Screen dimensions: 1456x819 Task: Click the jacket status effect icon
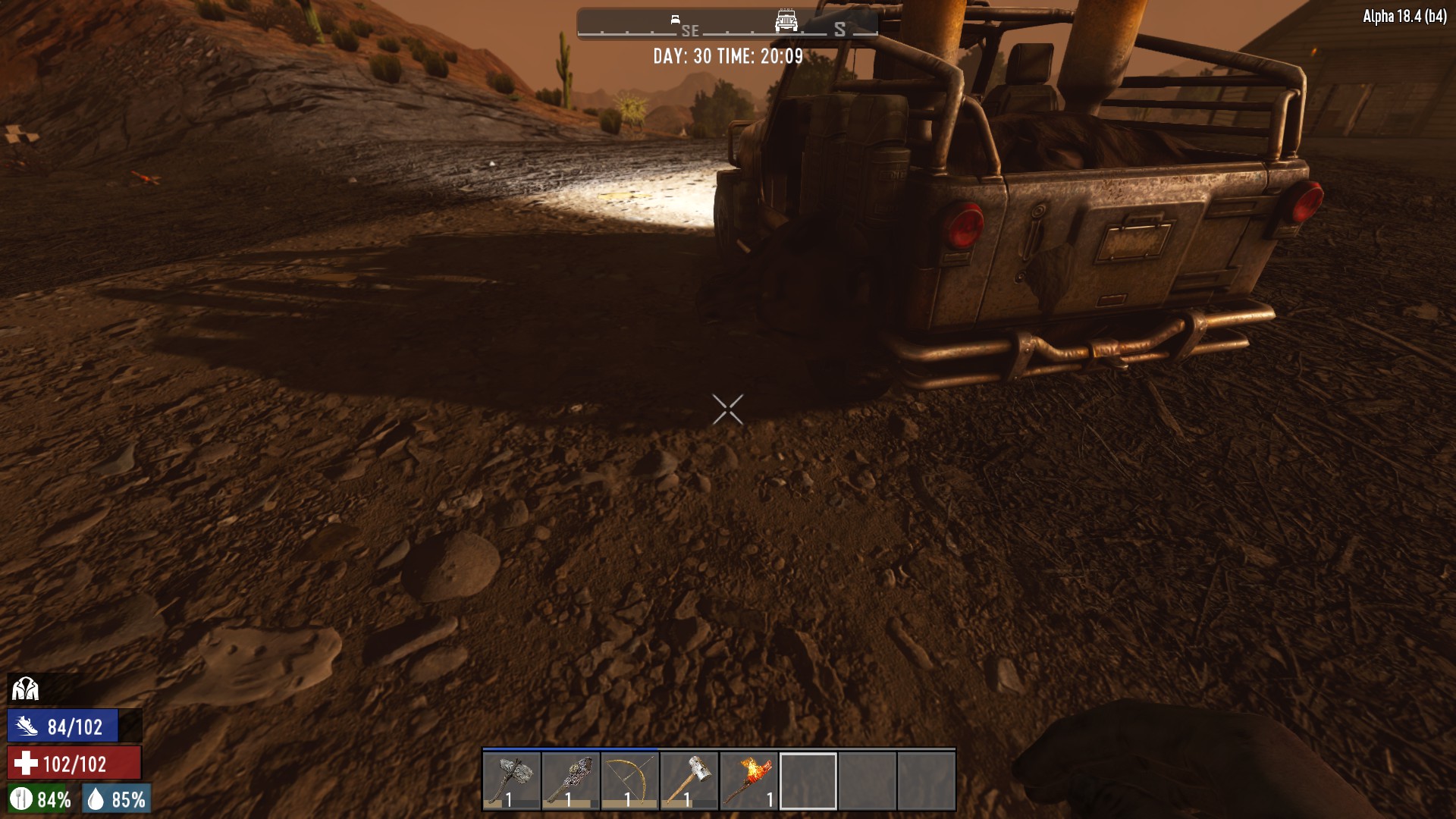[25, 689]
